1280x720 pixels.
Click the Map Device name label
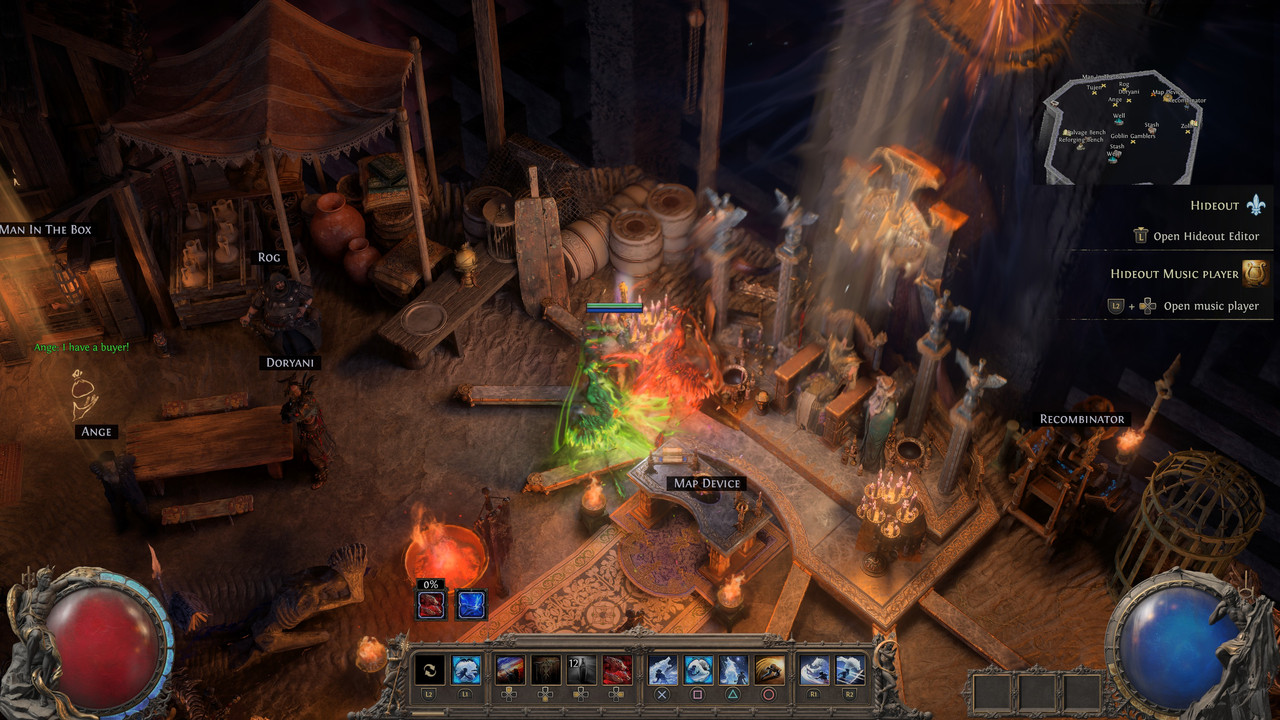[707, 483]
